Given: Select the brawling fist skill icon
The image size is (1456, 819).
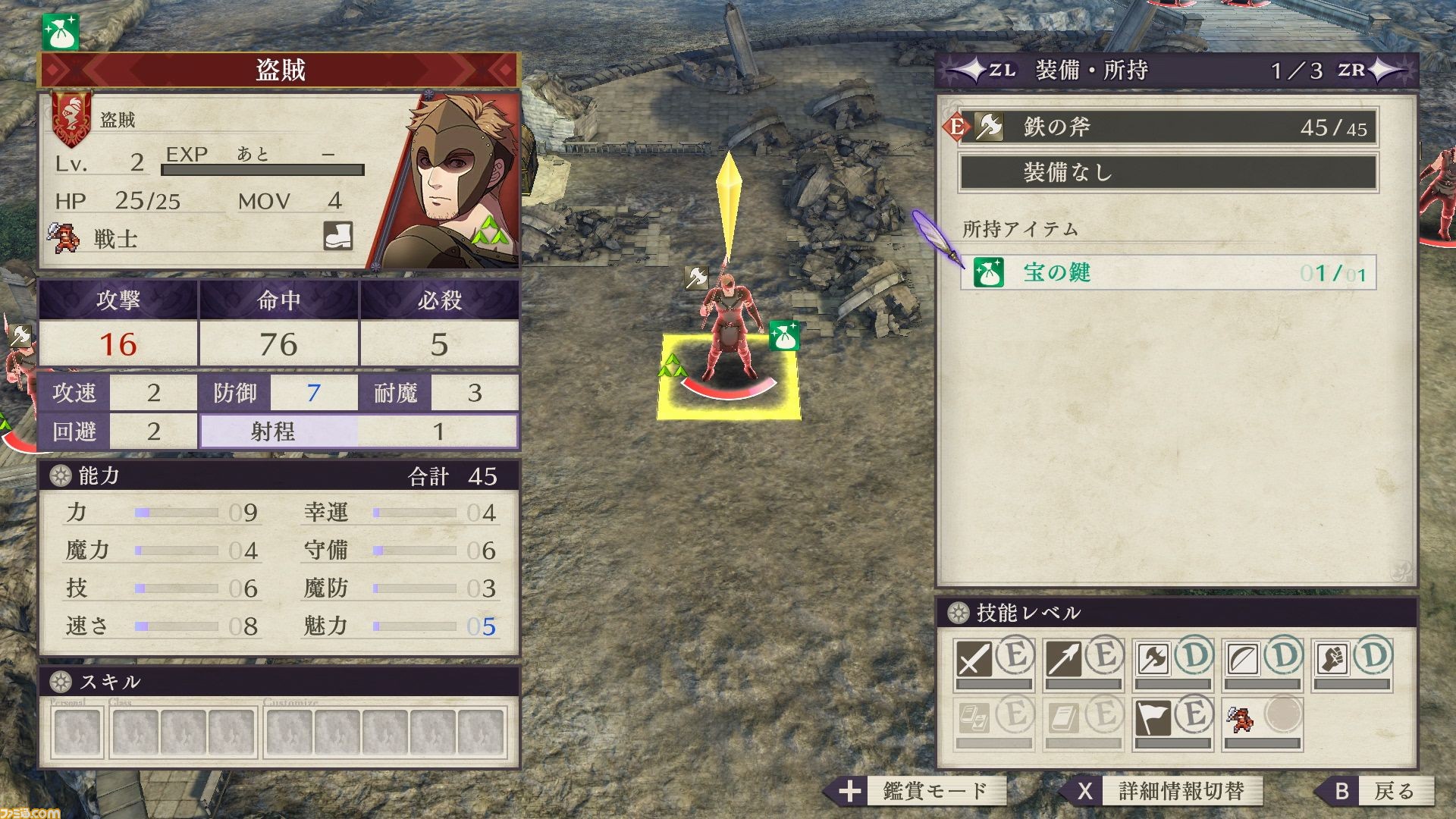Looking at the screenshot, I should pos(1332,658).
